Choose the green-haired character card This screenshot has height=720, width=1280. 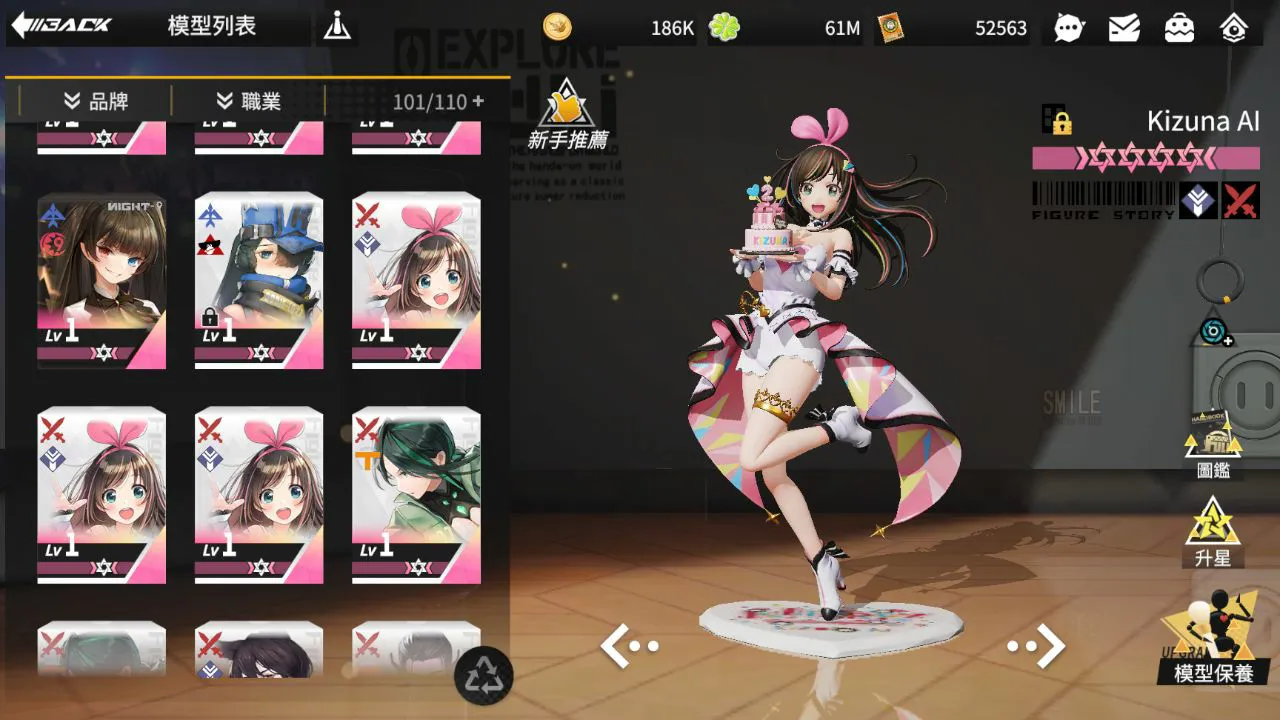pos(416,495)
